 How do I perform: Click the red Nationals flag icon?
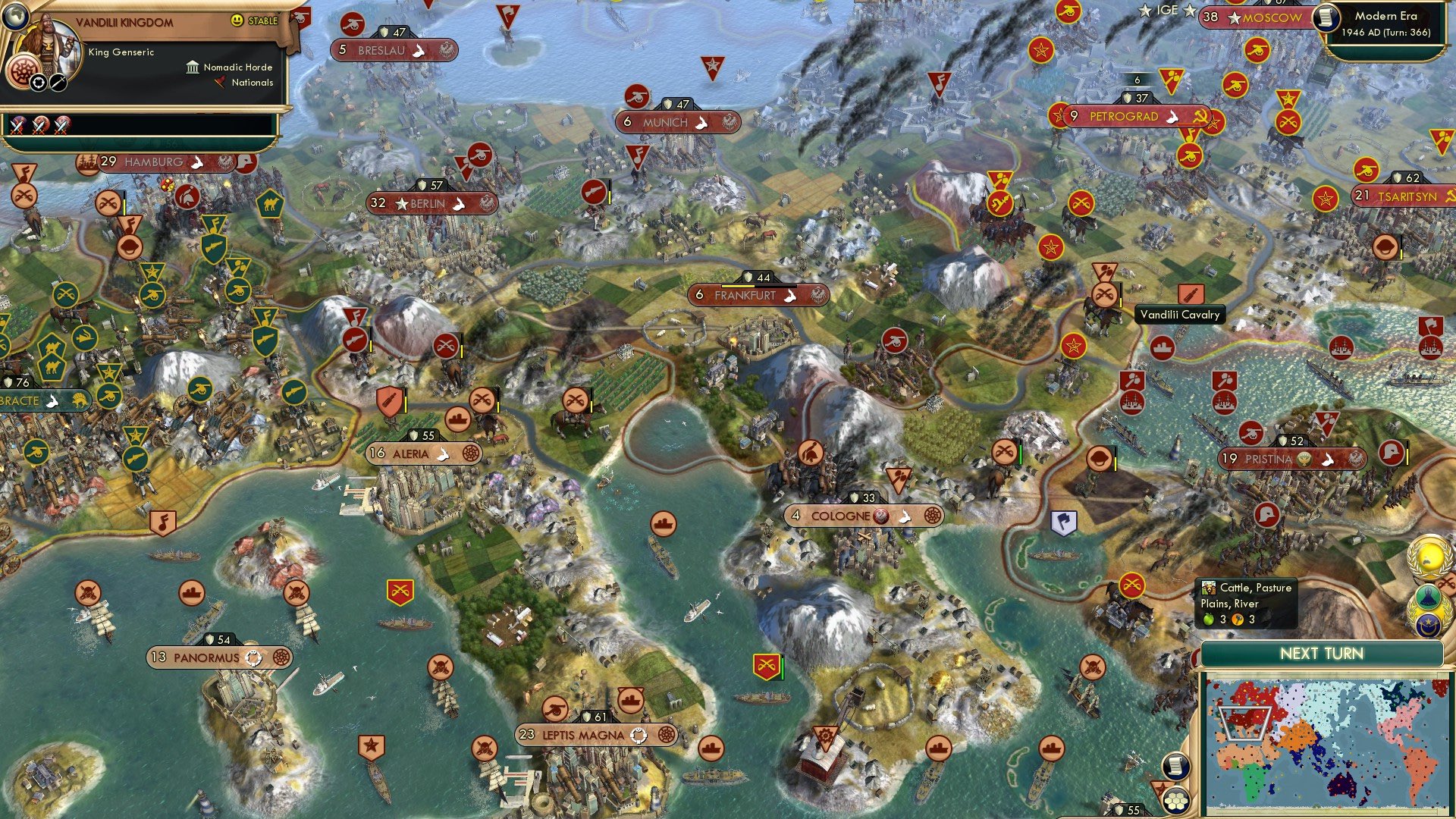coord(220,82)
